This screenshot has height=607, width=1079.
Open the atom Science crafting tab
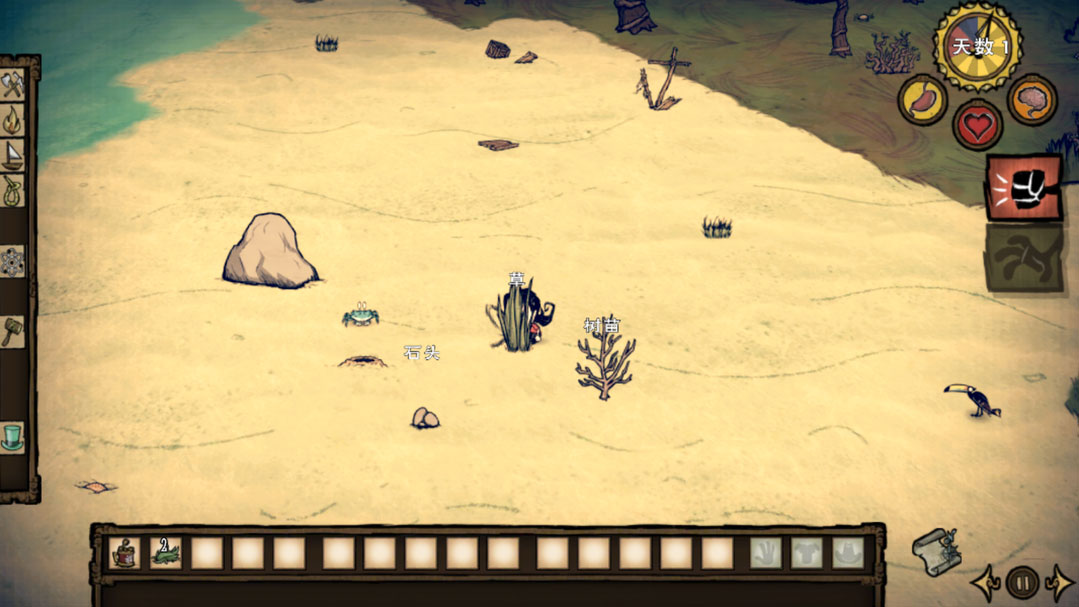(x=13, y=262)
